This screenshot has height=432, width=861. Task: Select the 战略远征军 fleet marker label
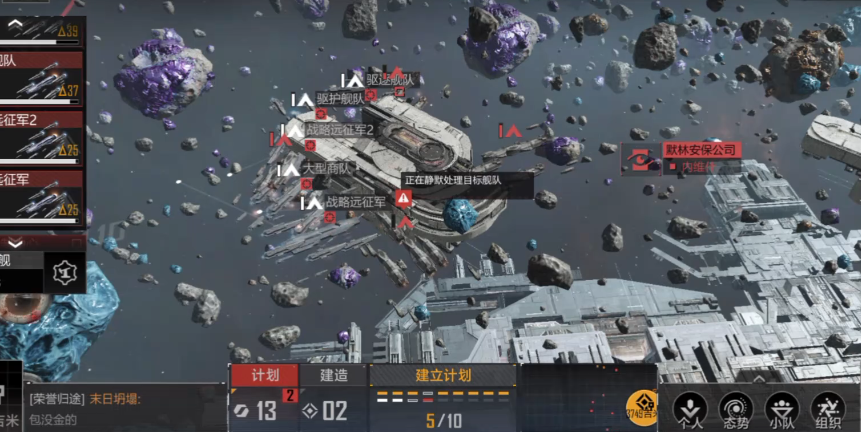pos(355,202)
